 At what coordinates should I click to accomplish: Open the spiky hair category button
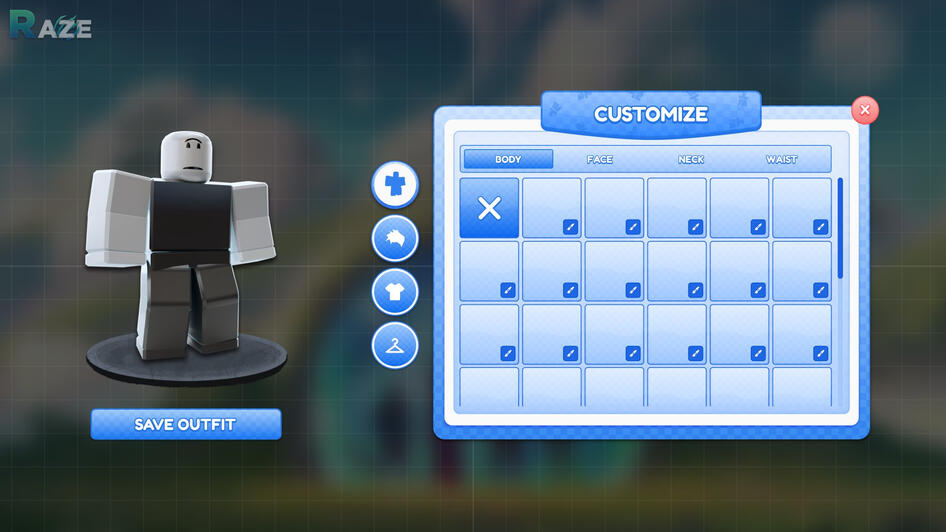click(x=395, y=239)
